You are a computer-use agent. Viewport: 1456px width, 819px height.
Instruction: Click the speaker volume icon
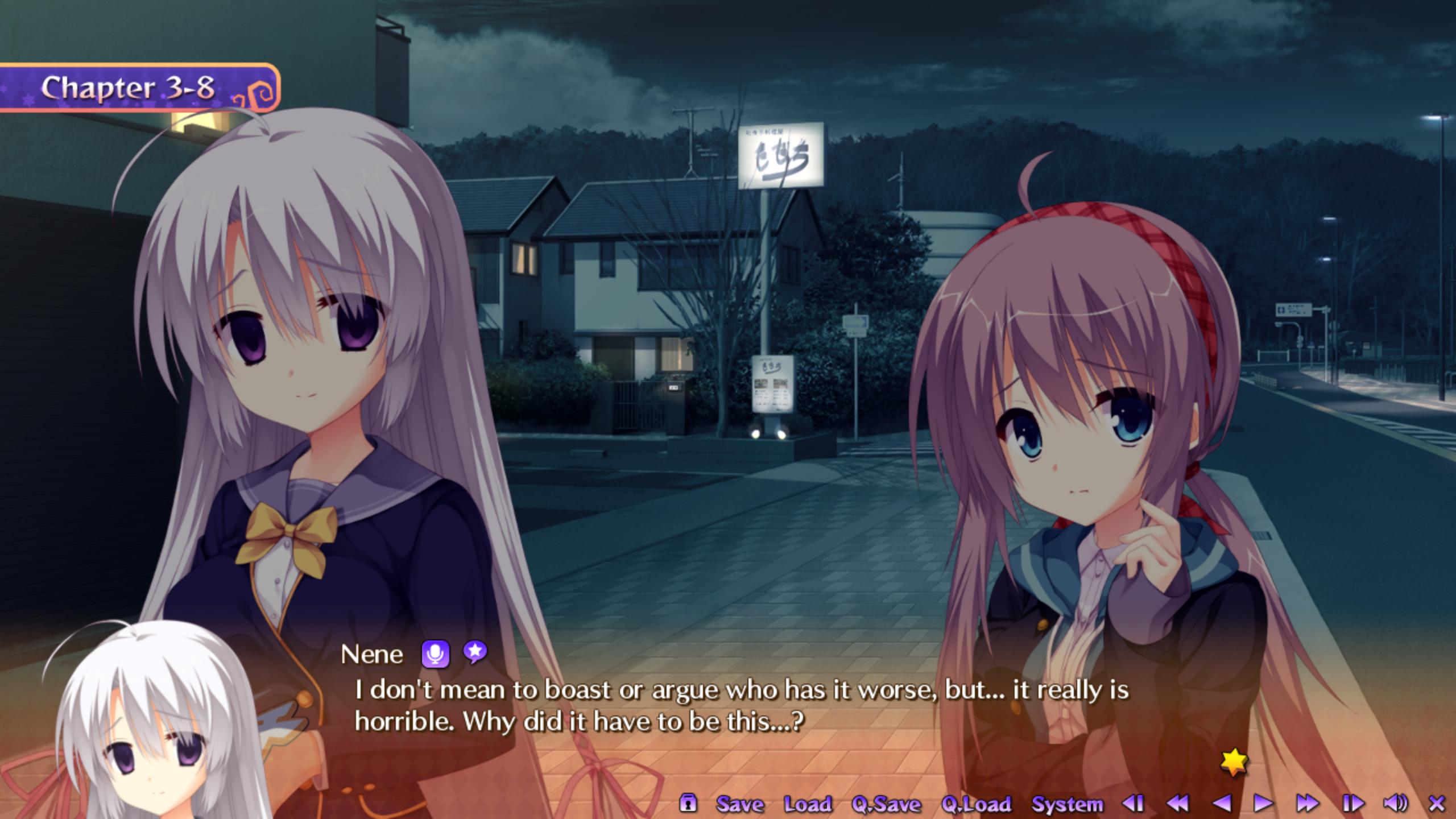point(1395,803)
